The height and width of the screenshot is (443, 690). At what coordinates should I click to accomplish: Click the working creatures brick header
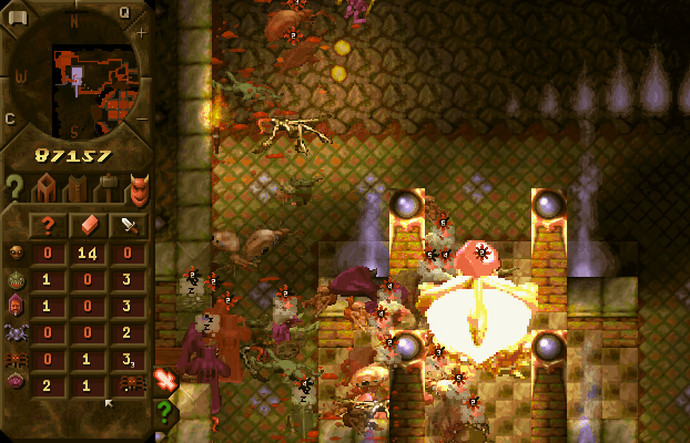[x=88, y=225]
